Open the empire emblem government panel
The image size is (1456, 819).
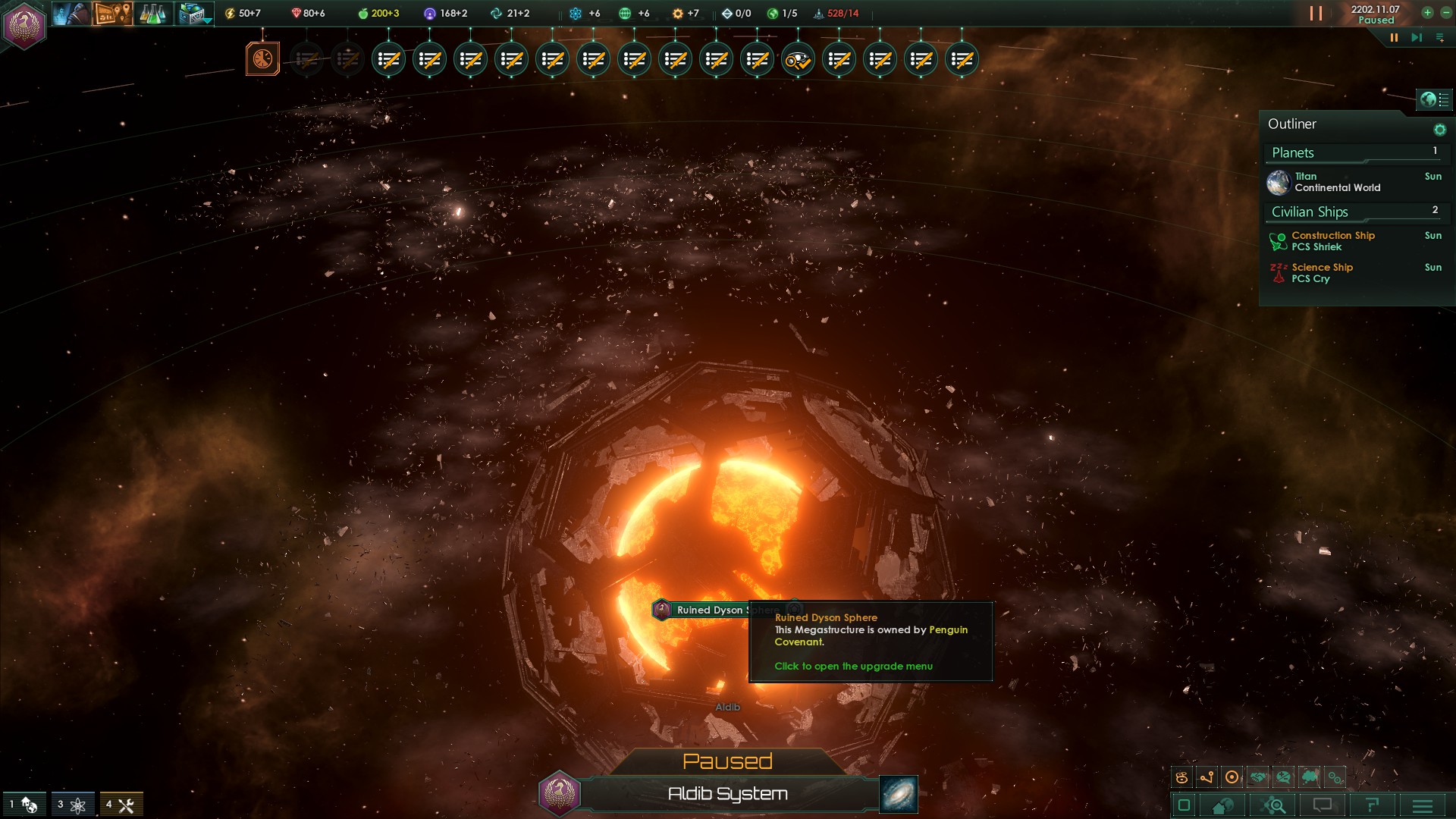pyautogui.click(x=24, y=25)
